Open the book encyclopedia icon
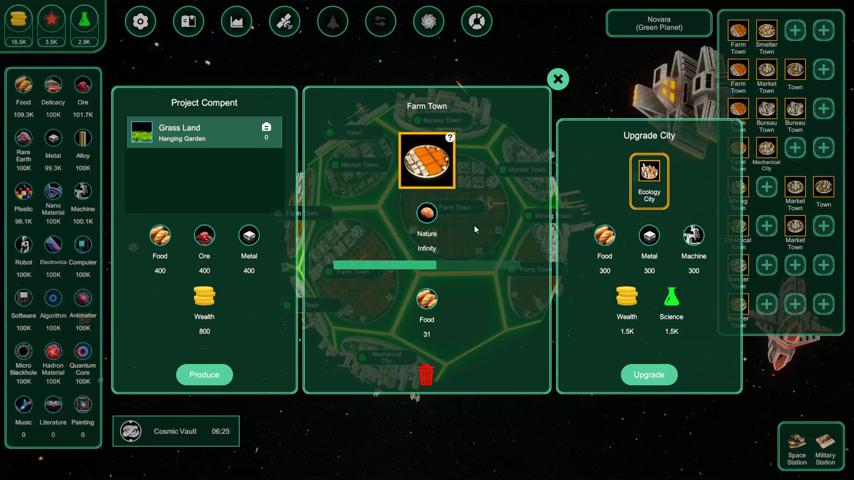The width and height of the screenshot is (854, 480). pyautogui.click(x=189, y=21)
